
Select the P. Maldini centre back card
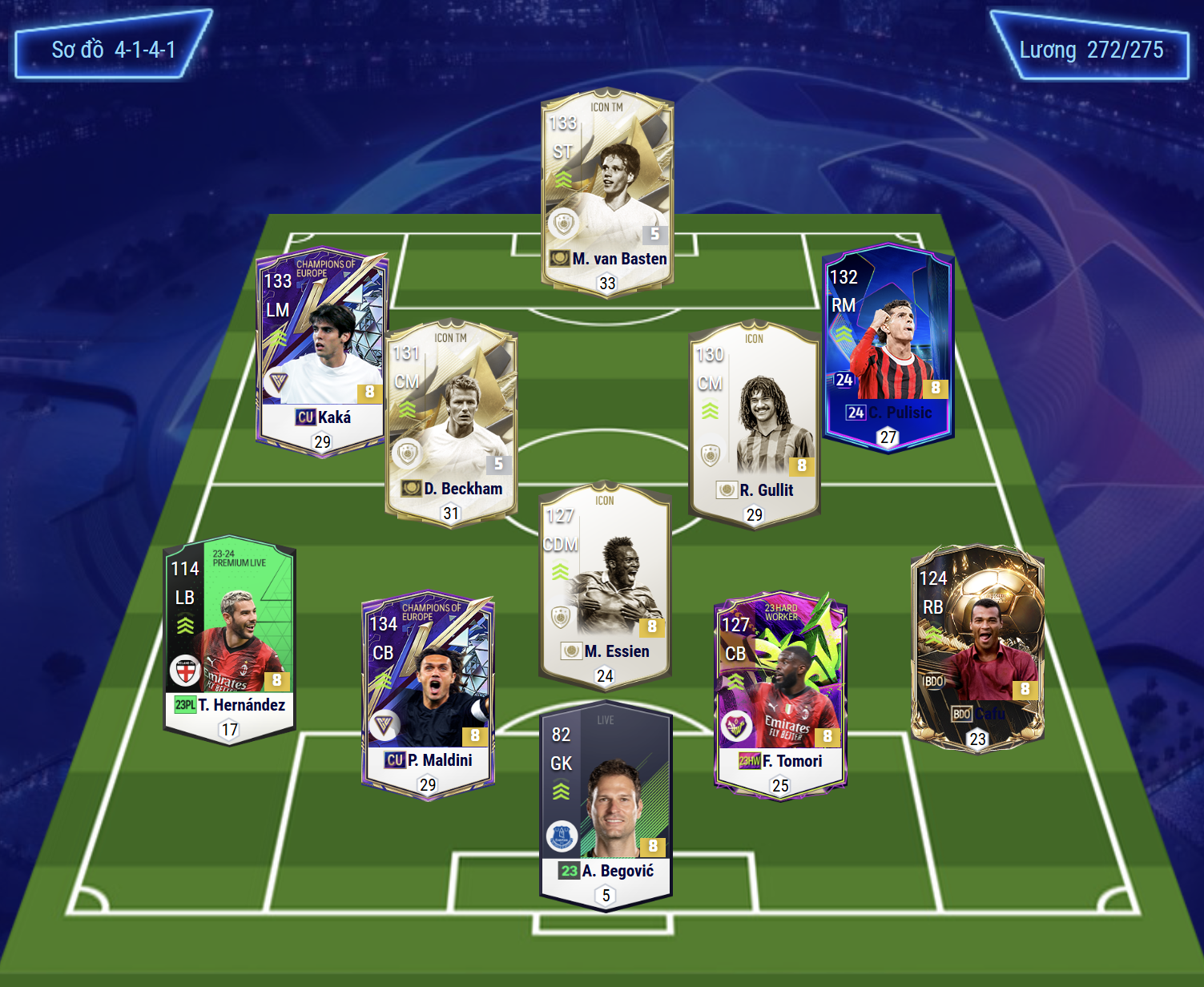click(x=428, y=695)
